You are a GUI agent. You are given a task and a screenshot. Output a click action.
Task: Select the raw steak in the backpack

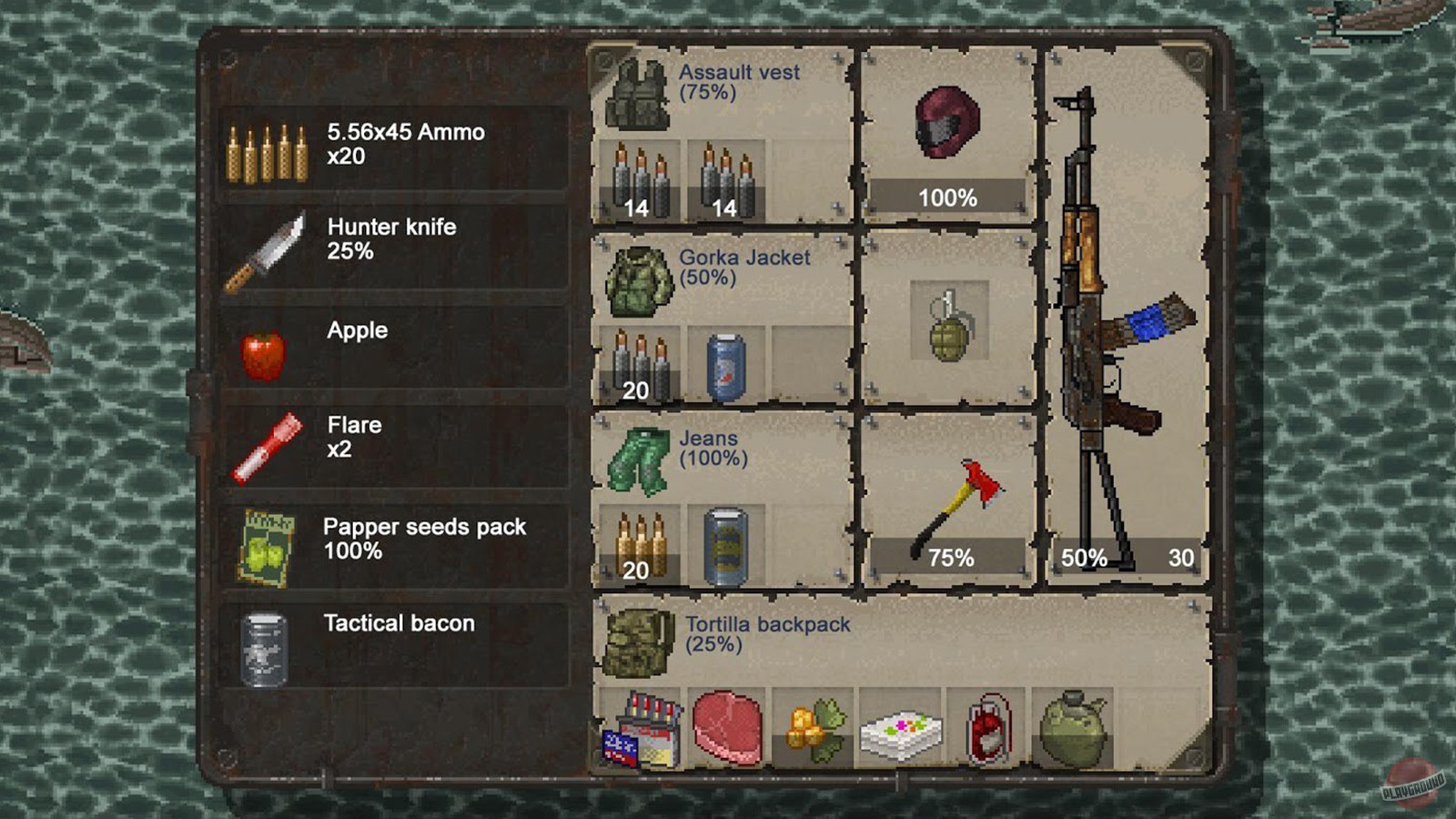point(725,728)
